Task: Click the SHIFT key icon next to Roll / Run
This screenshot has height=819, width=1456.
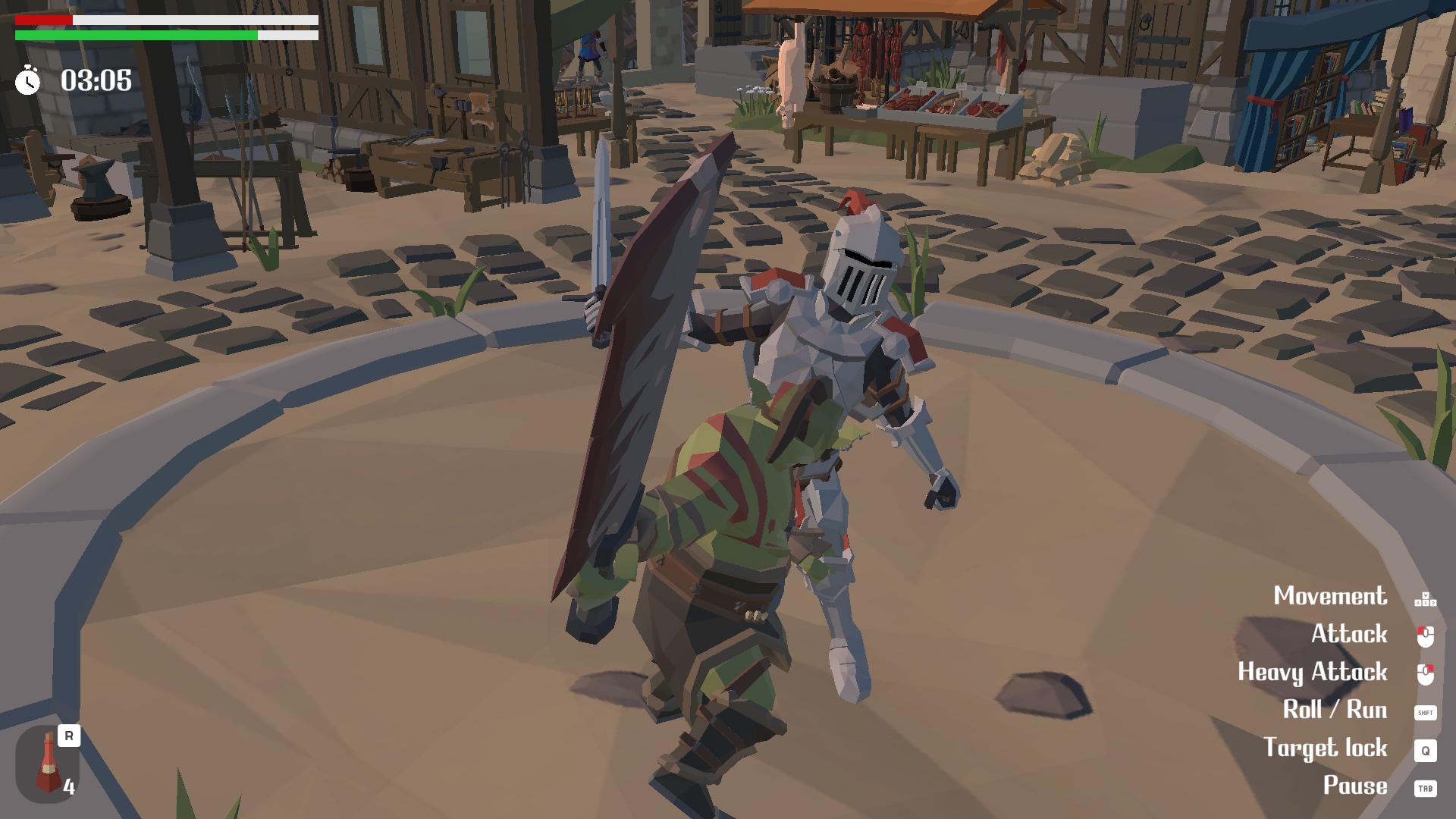Action: click(1425, 711)
